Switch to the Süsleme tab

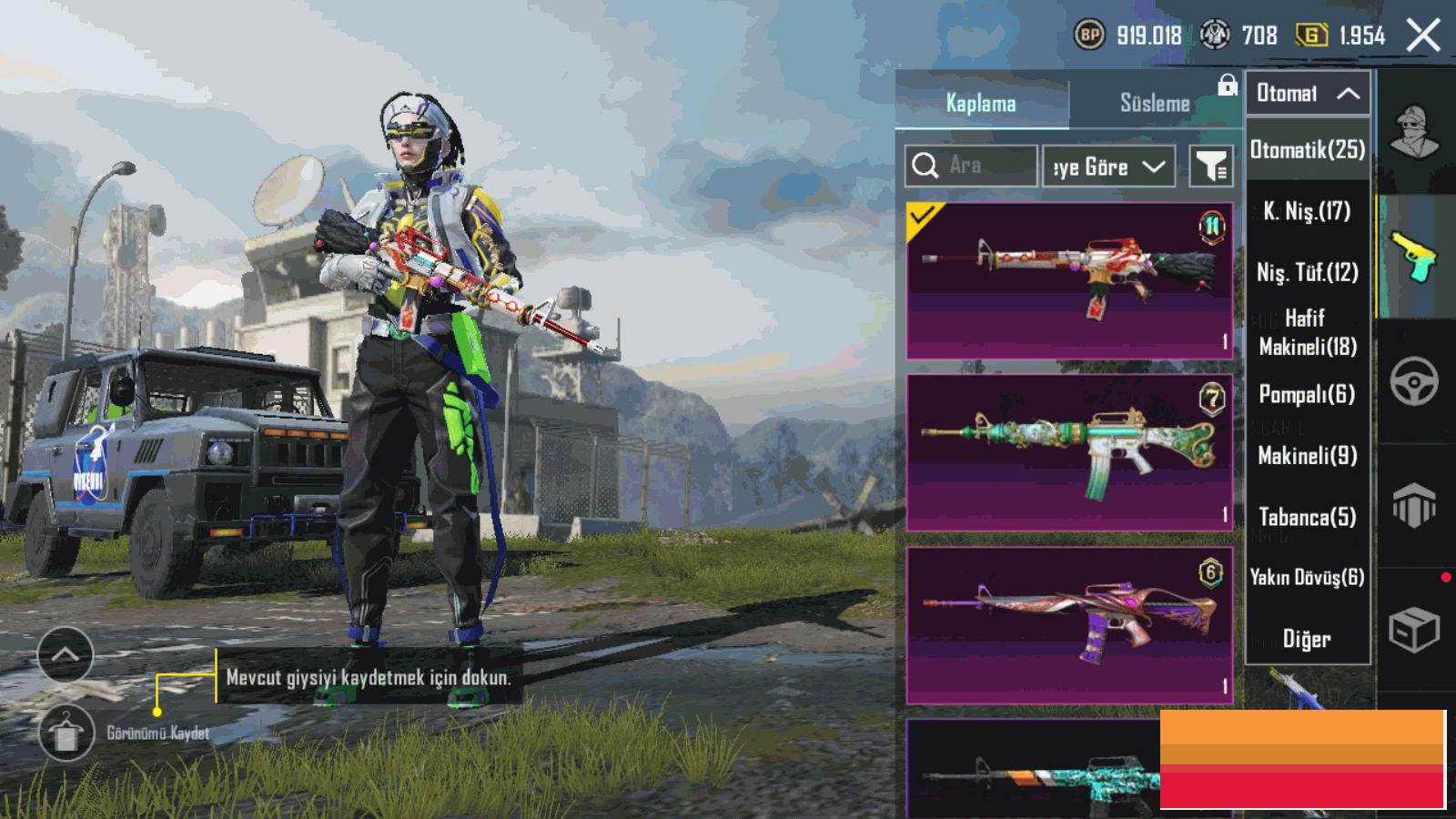pyautogui.click(x=1154, y=103)
